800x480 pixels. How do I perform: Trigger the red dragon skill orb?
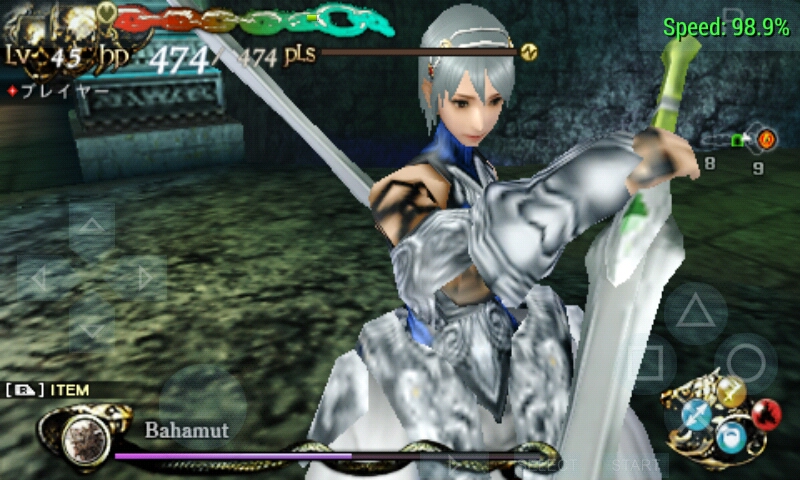click(x=765, y=414)
